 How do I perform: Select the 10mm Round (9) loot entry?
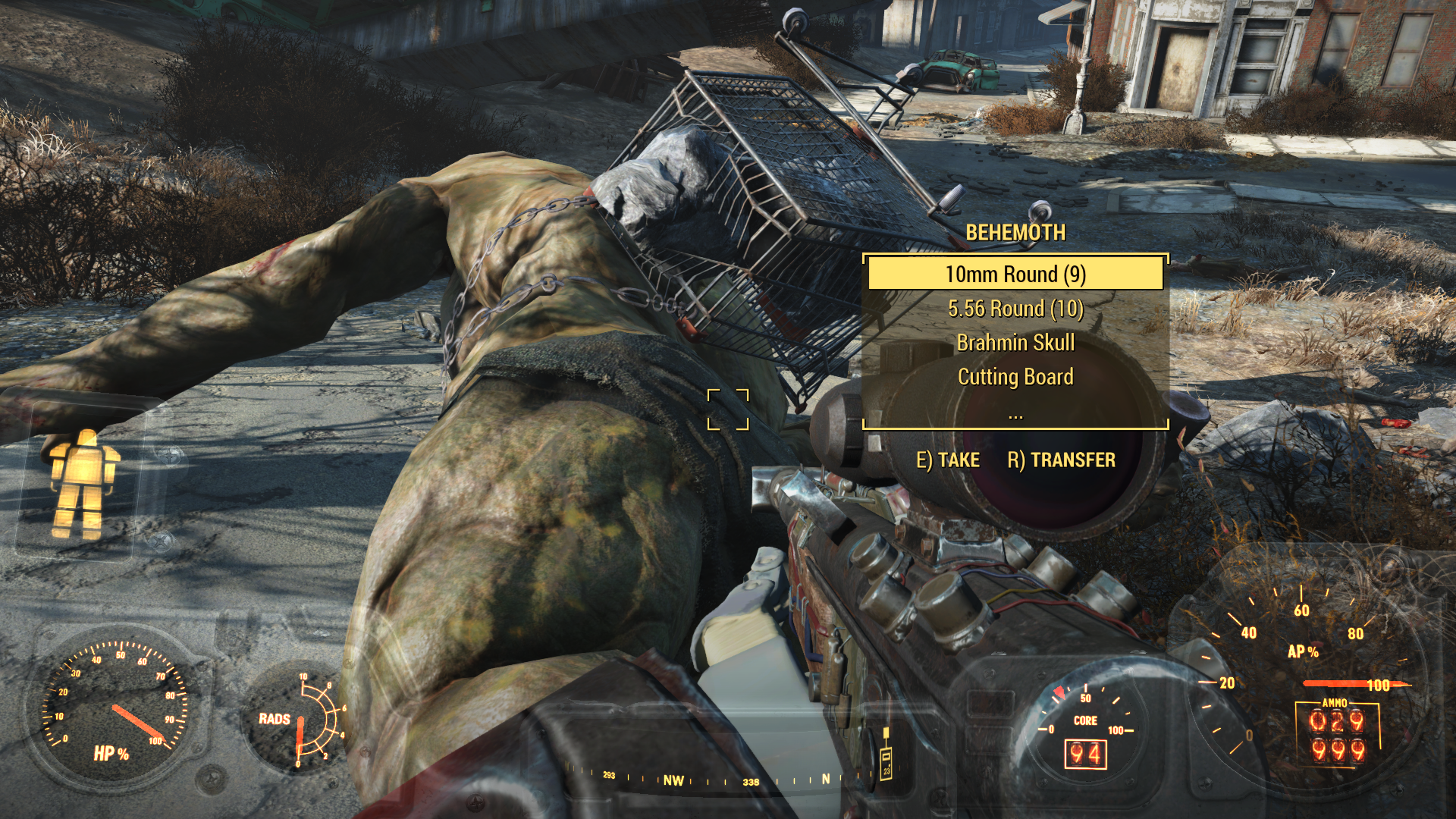coord(1015,274)
